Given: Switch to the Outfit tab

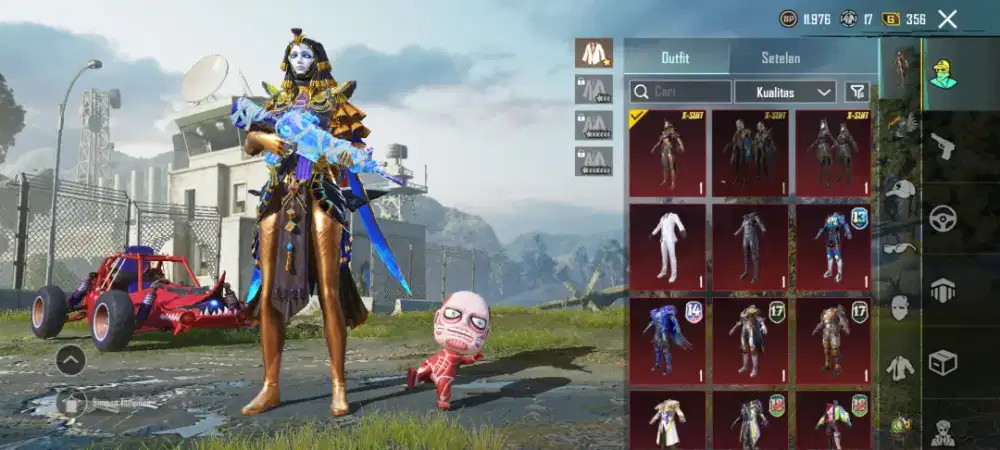Looking at the screenshot, I should point(676,57).
